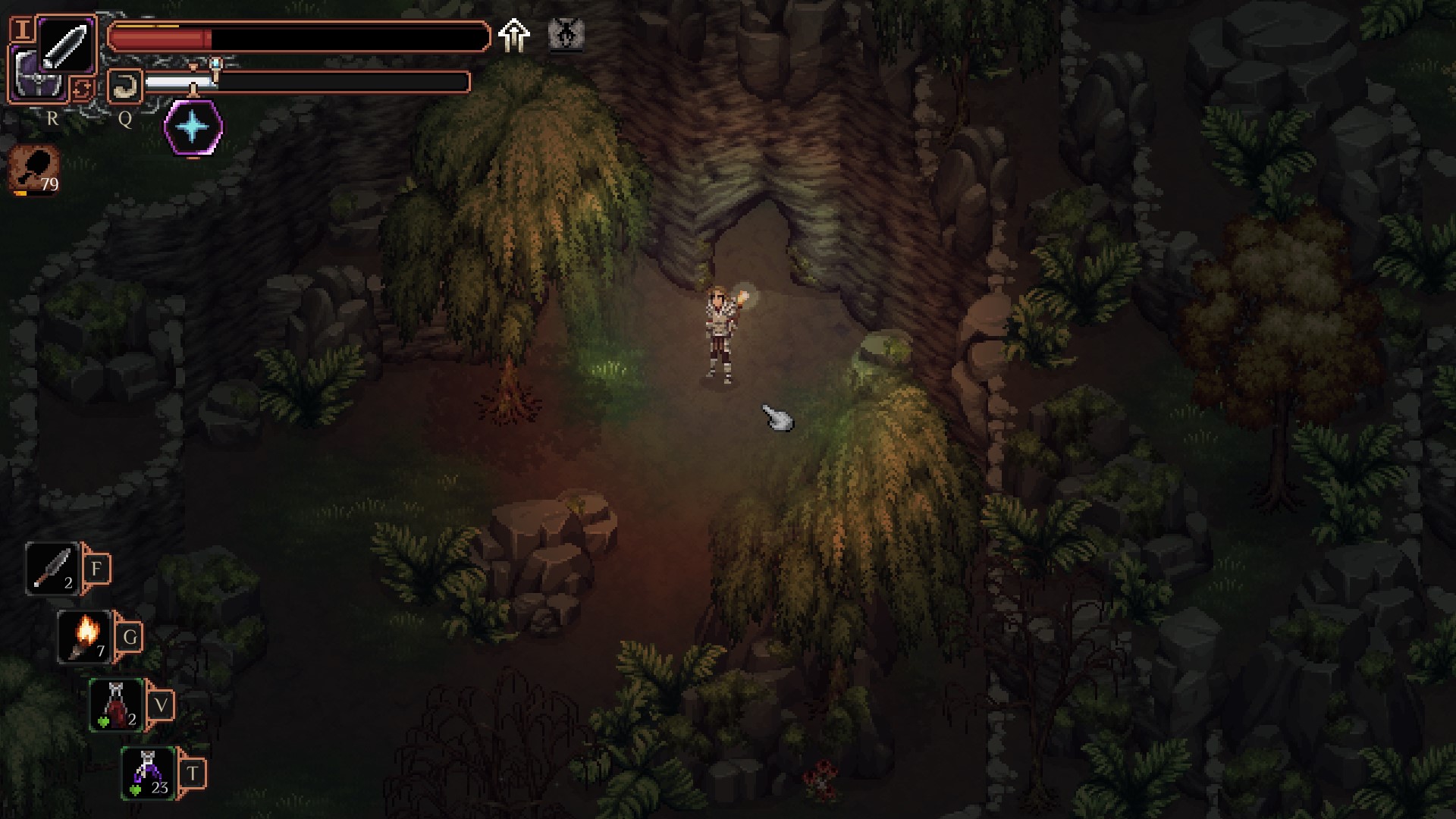Use the torch quick slot

[86, 636]
